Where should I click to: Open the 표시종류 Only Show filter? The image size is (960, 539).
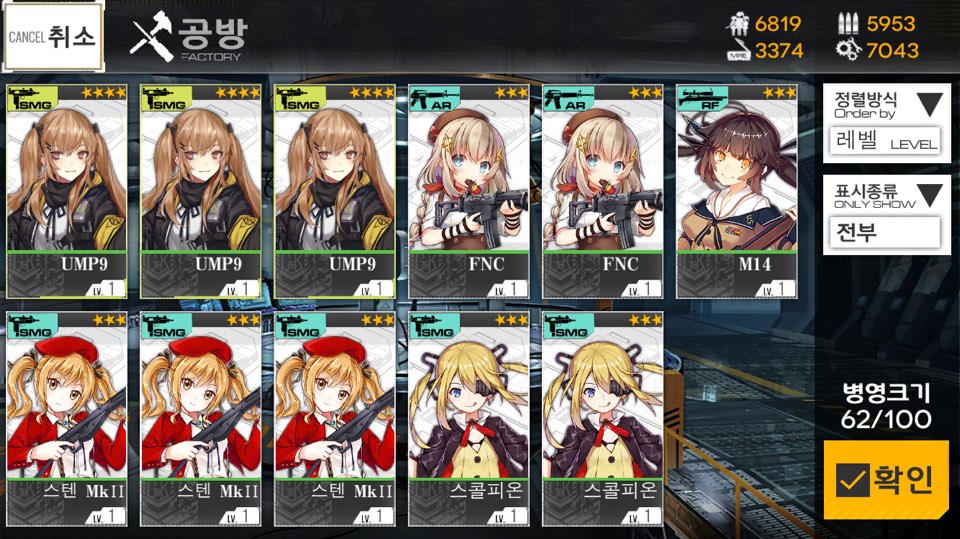pyautogui.click(x=885, y=212)
